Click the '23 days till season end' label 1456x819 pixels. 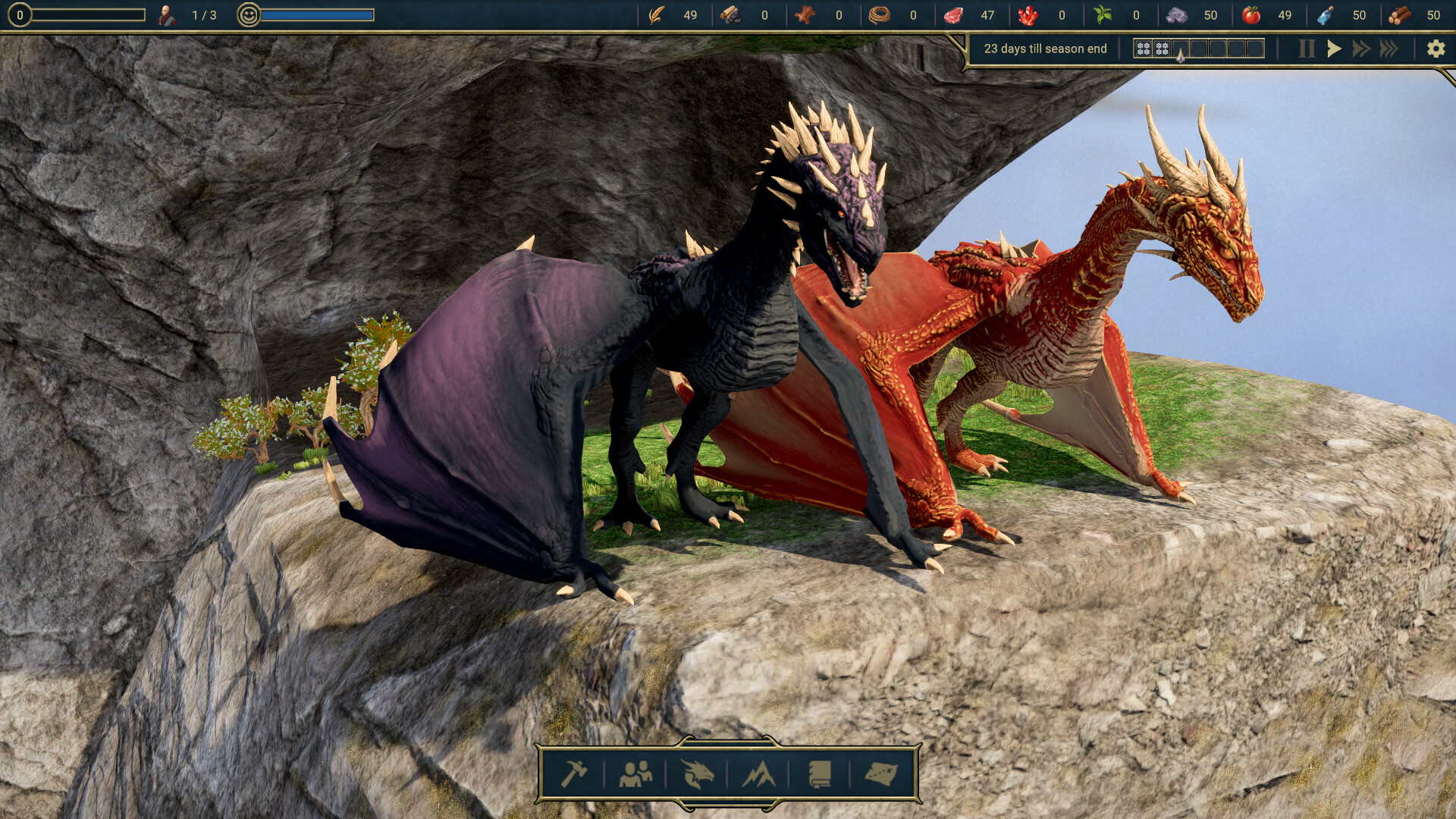coord(1045,49)
